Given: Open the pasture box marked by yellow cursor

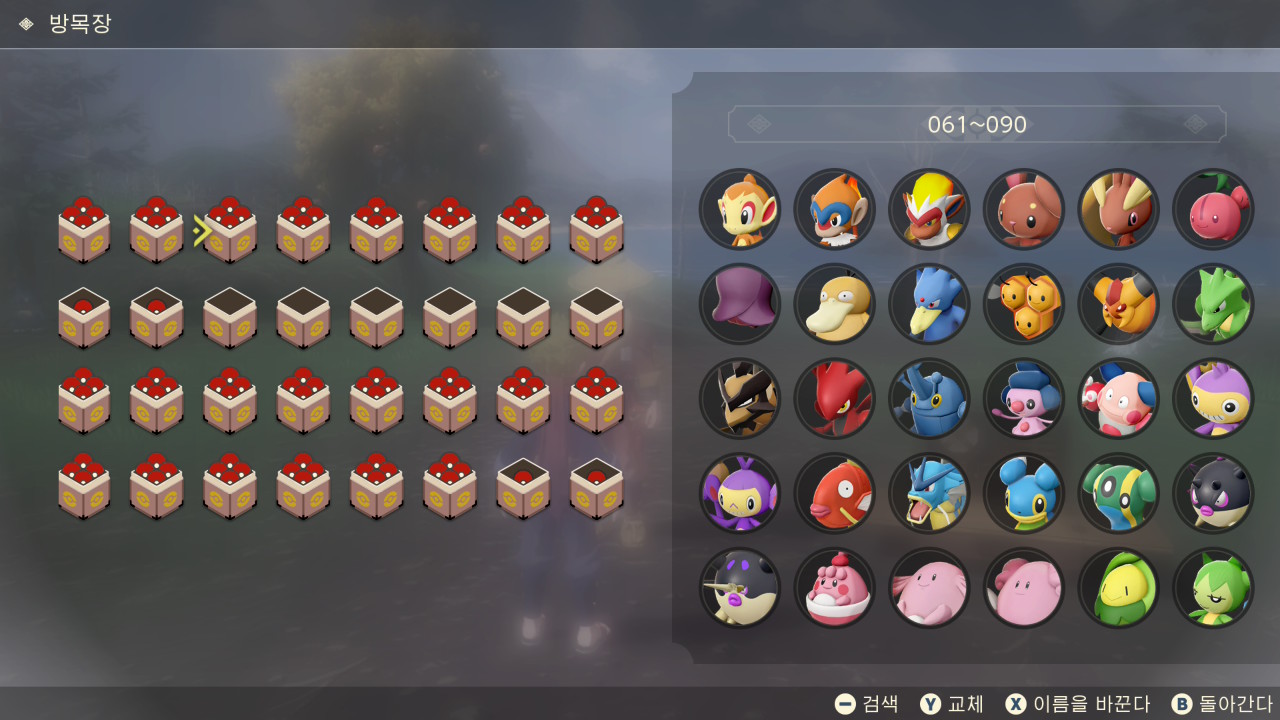Looking at the screenshot, I should point(230,231).
